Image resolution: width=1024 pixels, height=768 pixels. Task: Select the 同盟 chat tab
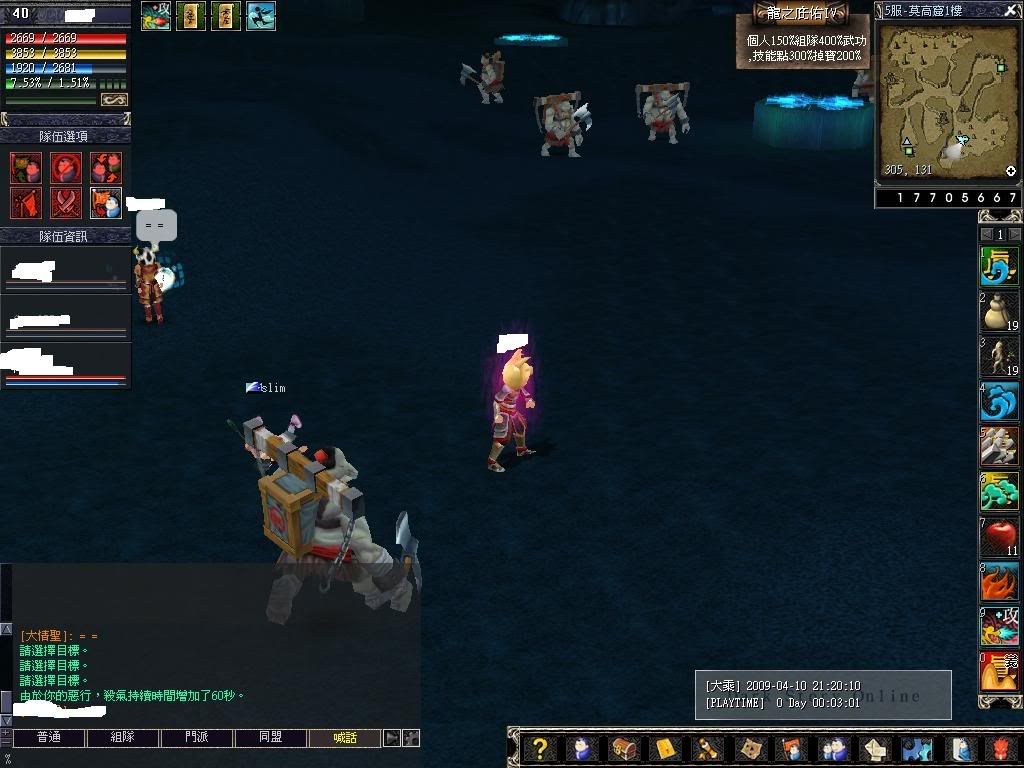click(x=270, y=738)
